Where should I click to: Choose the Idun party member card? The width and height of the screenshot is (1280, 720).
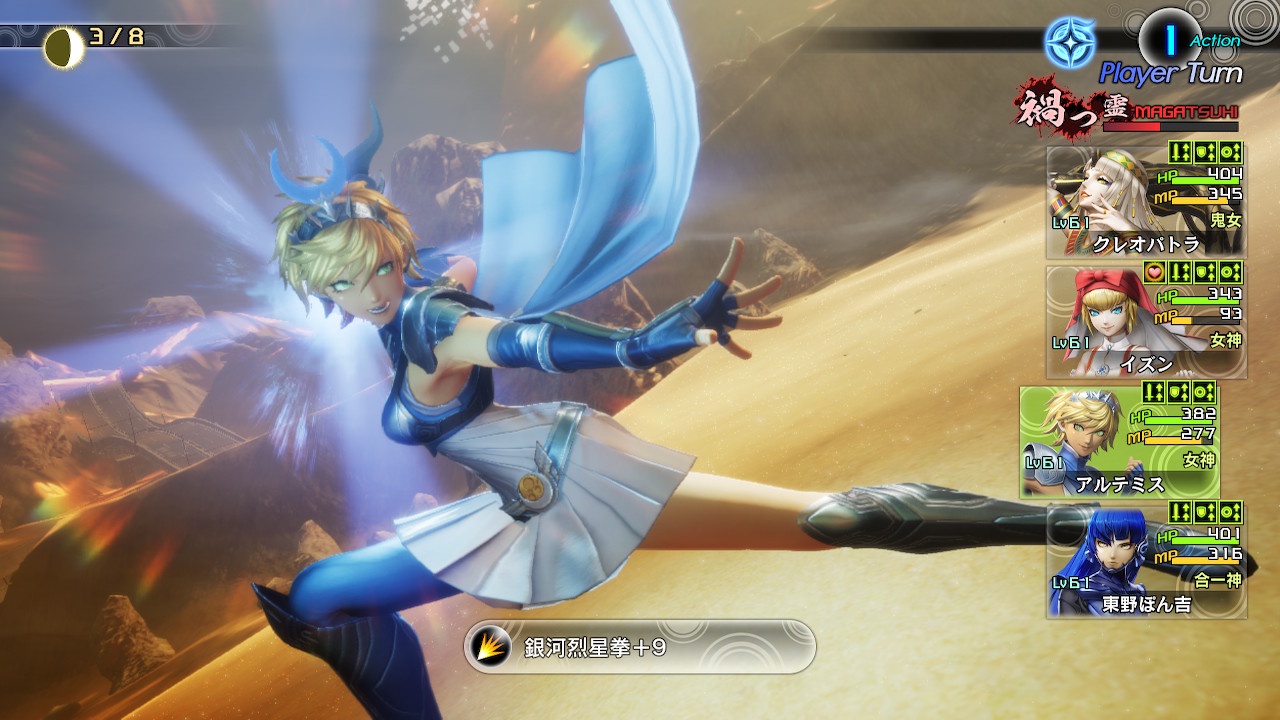click(1146, 322)
